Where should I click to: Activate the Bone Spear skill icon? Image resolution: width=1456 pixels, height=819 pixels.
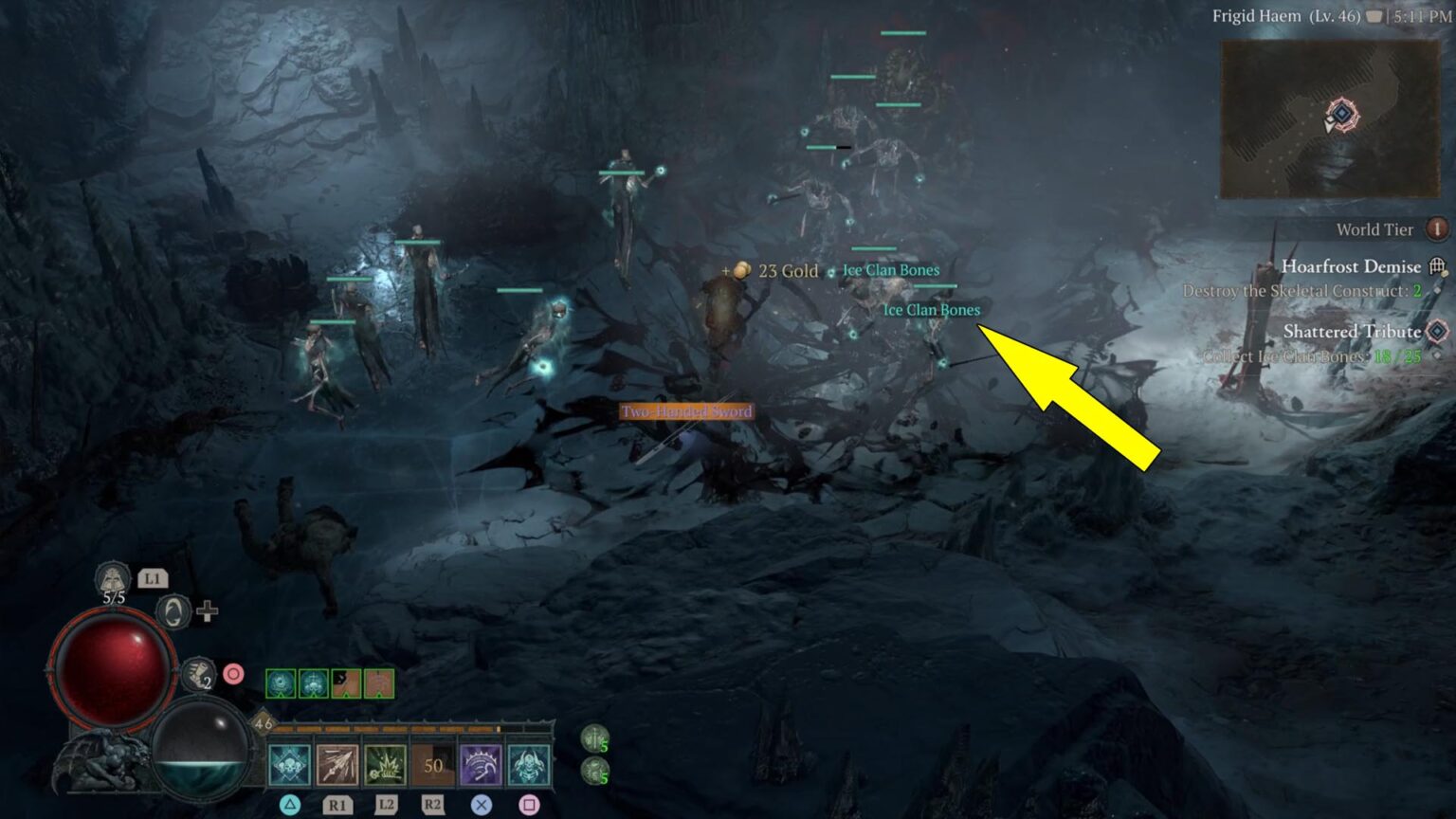pyautogui.click(x=337, y=763)
